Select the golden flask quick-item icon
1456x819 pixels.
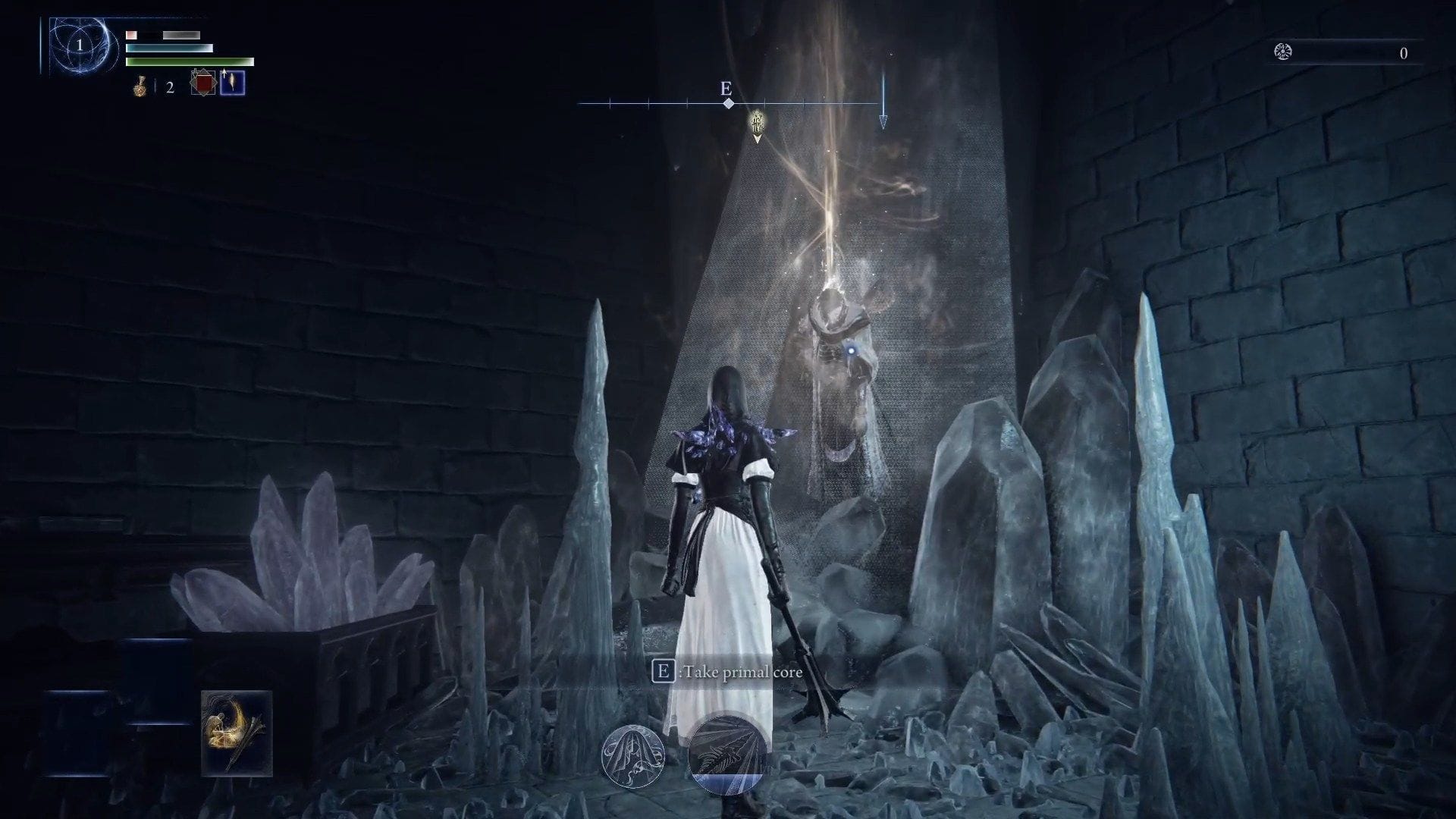point(140,86)
